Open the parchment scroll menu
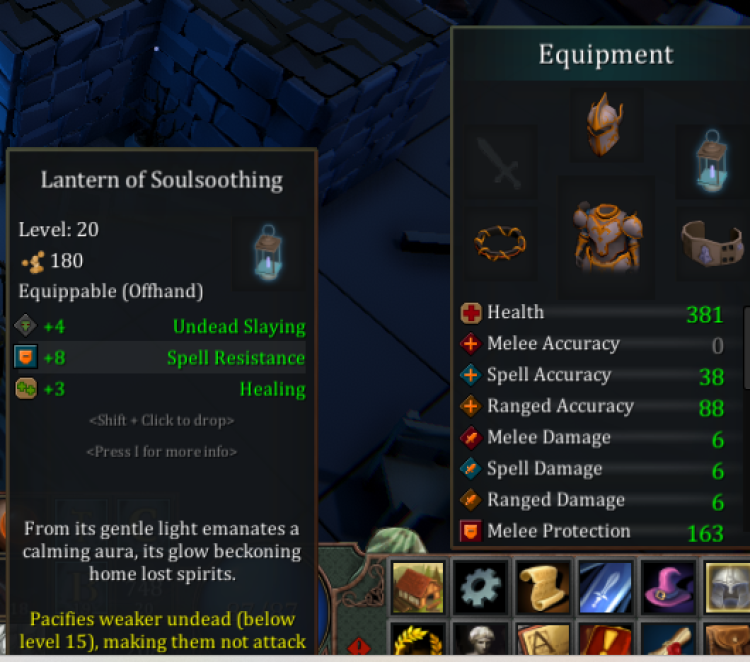750x662 pixels. click(544, 586)
